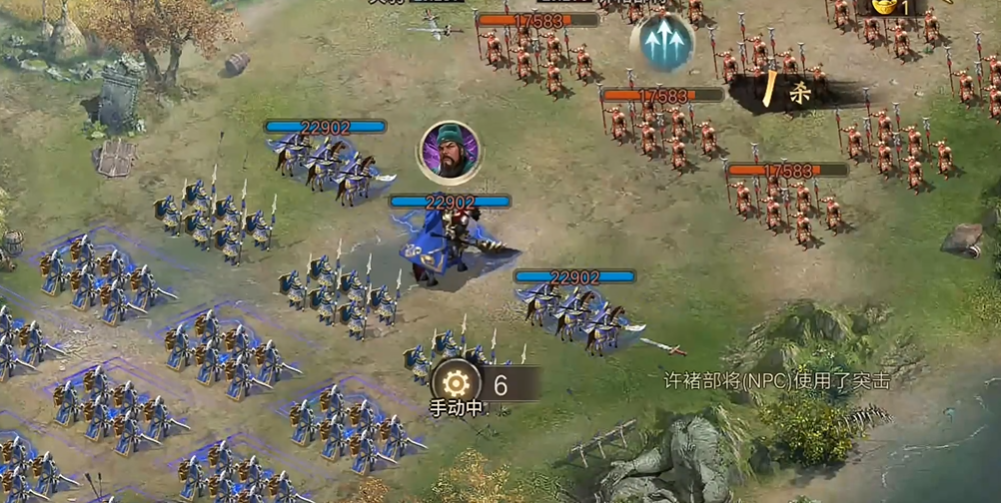Select the green-hat general portrait
1001x503 pixels.
point(449,152)
